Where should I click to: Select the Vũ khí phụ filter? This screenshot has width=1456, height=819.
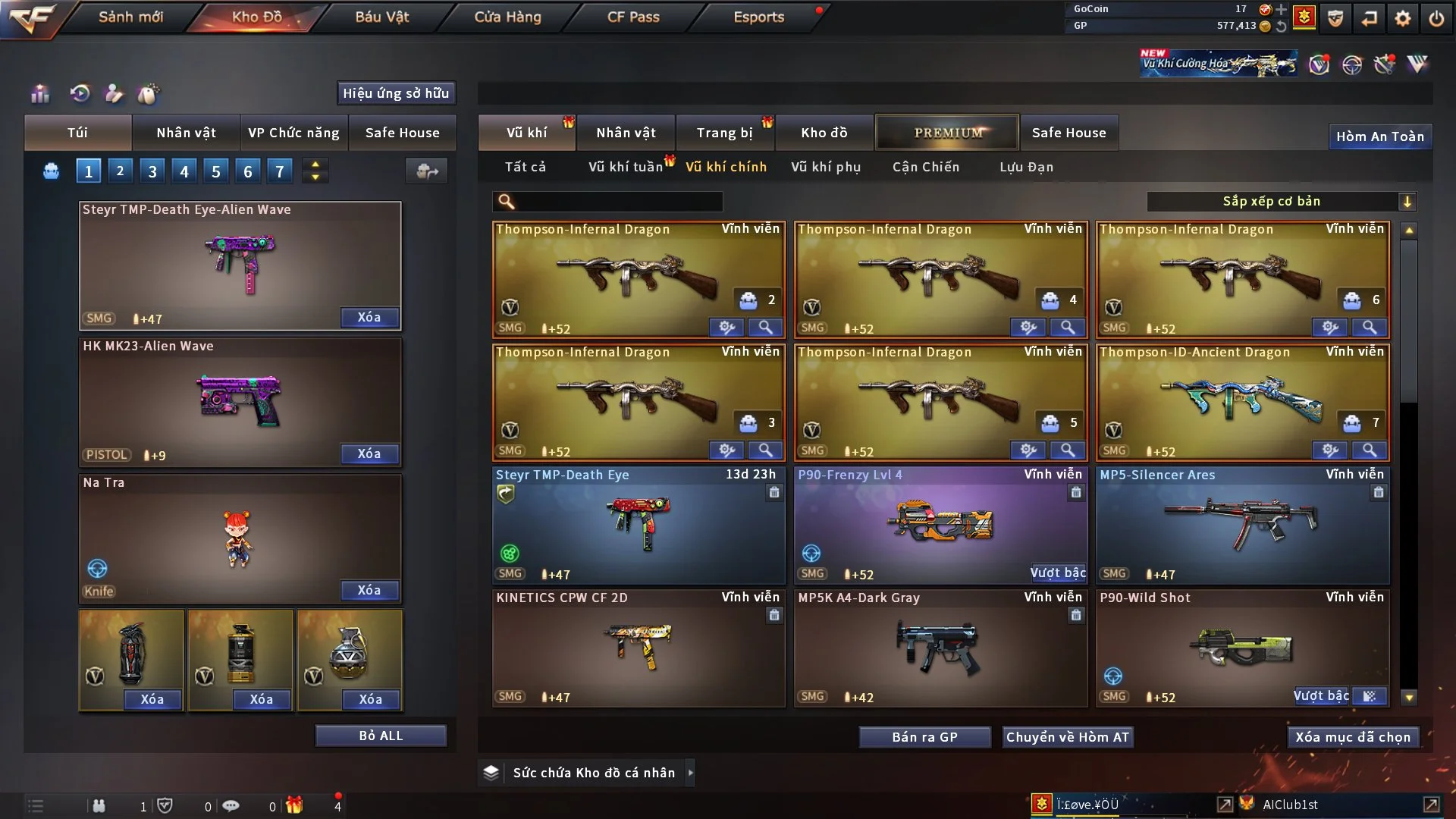click(x=825, y=167)
